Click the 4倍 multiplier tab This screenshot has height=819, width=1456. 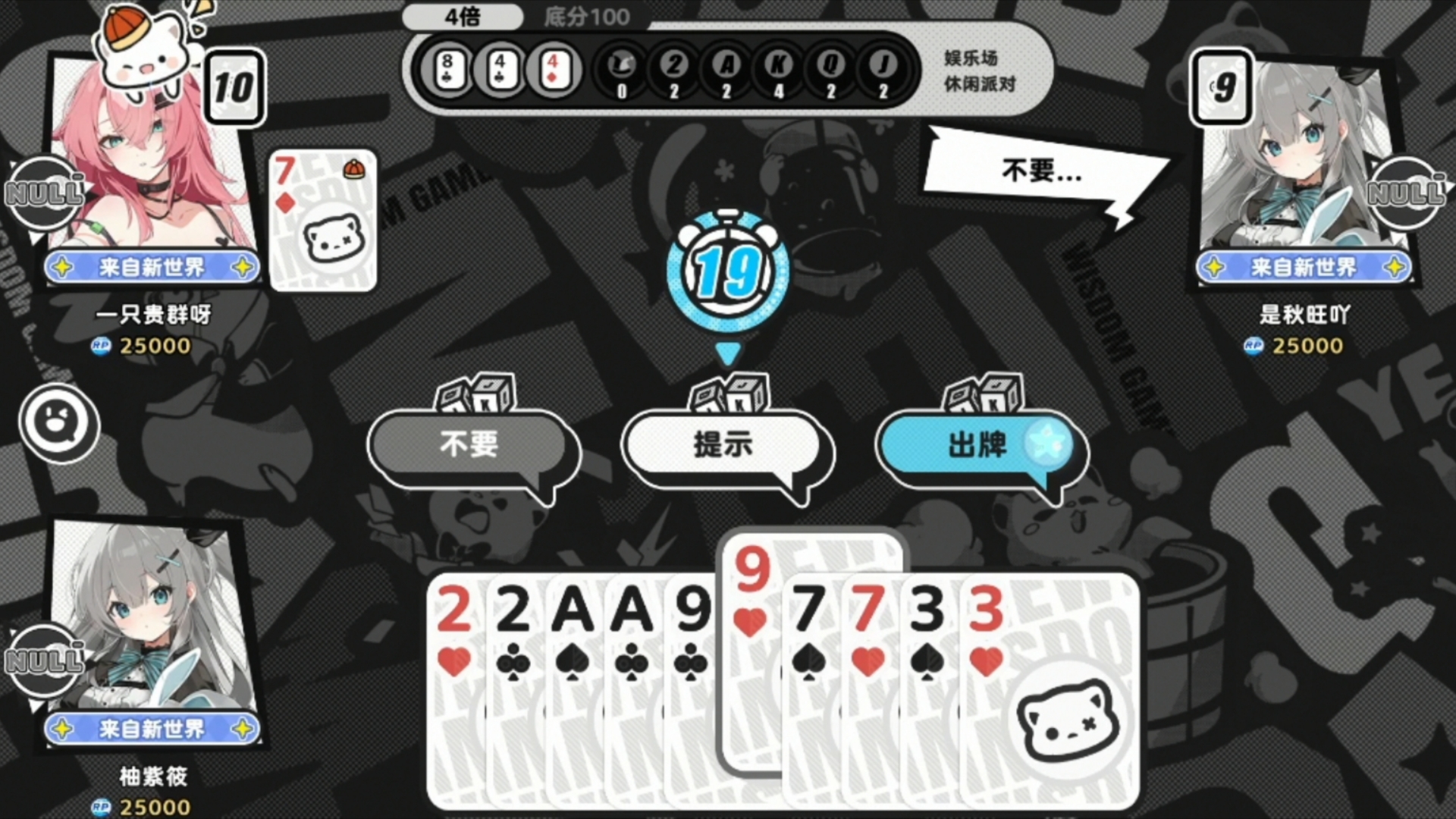tap(463, 17)
